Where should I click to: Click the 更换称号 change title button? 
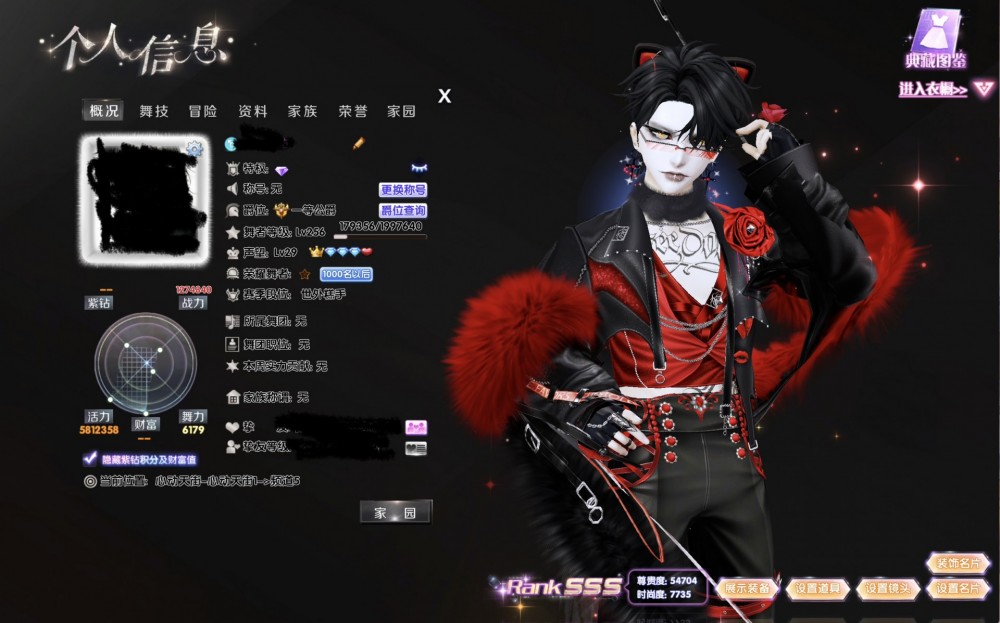[403, 190]
